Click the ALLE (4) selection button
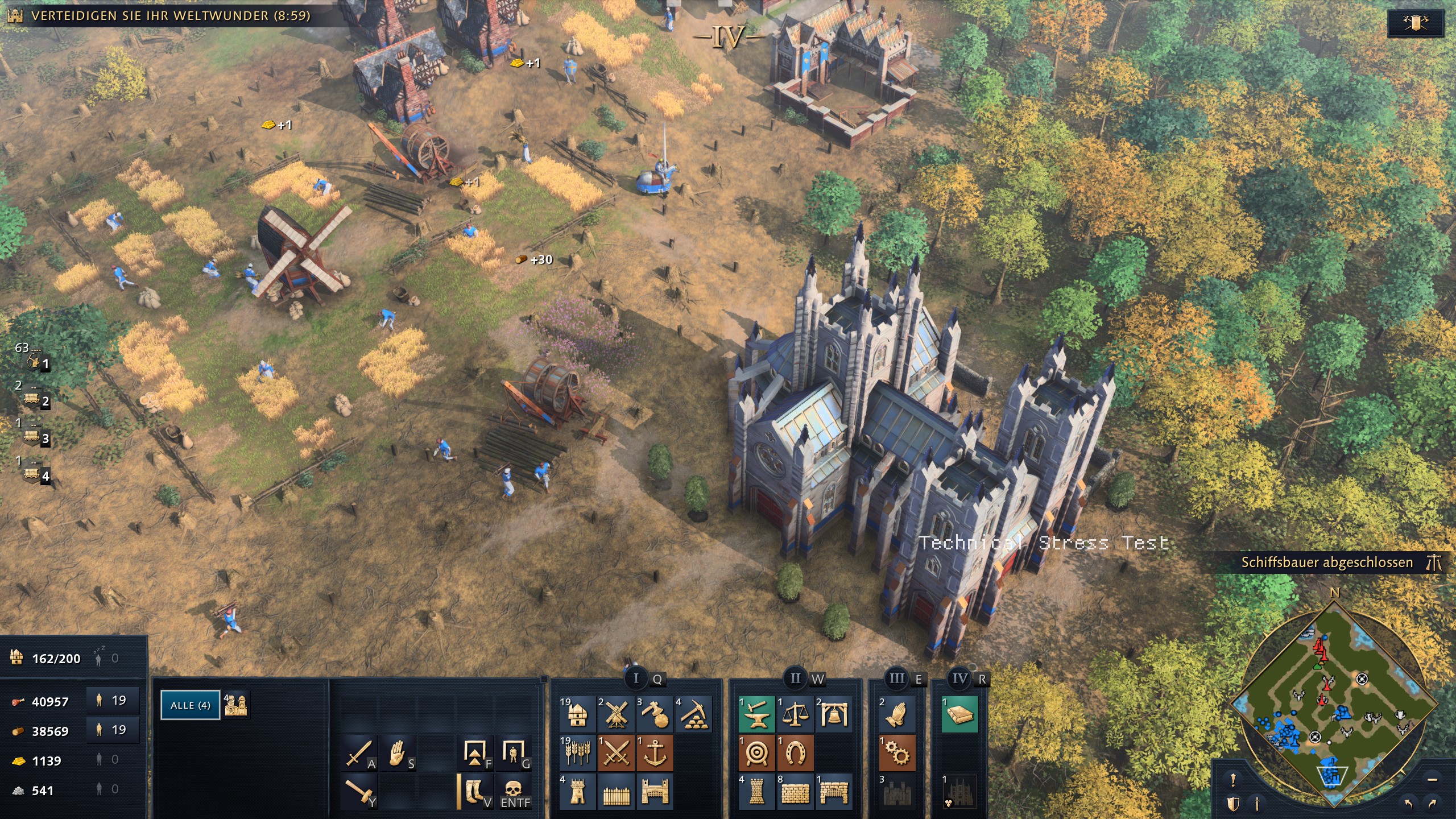Viewport: 1456px width, 819px height. tap(190, 705)
